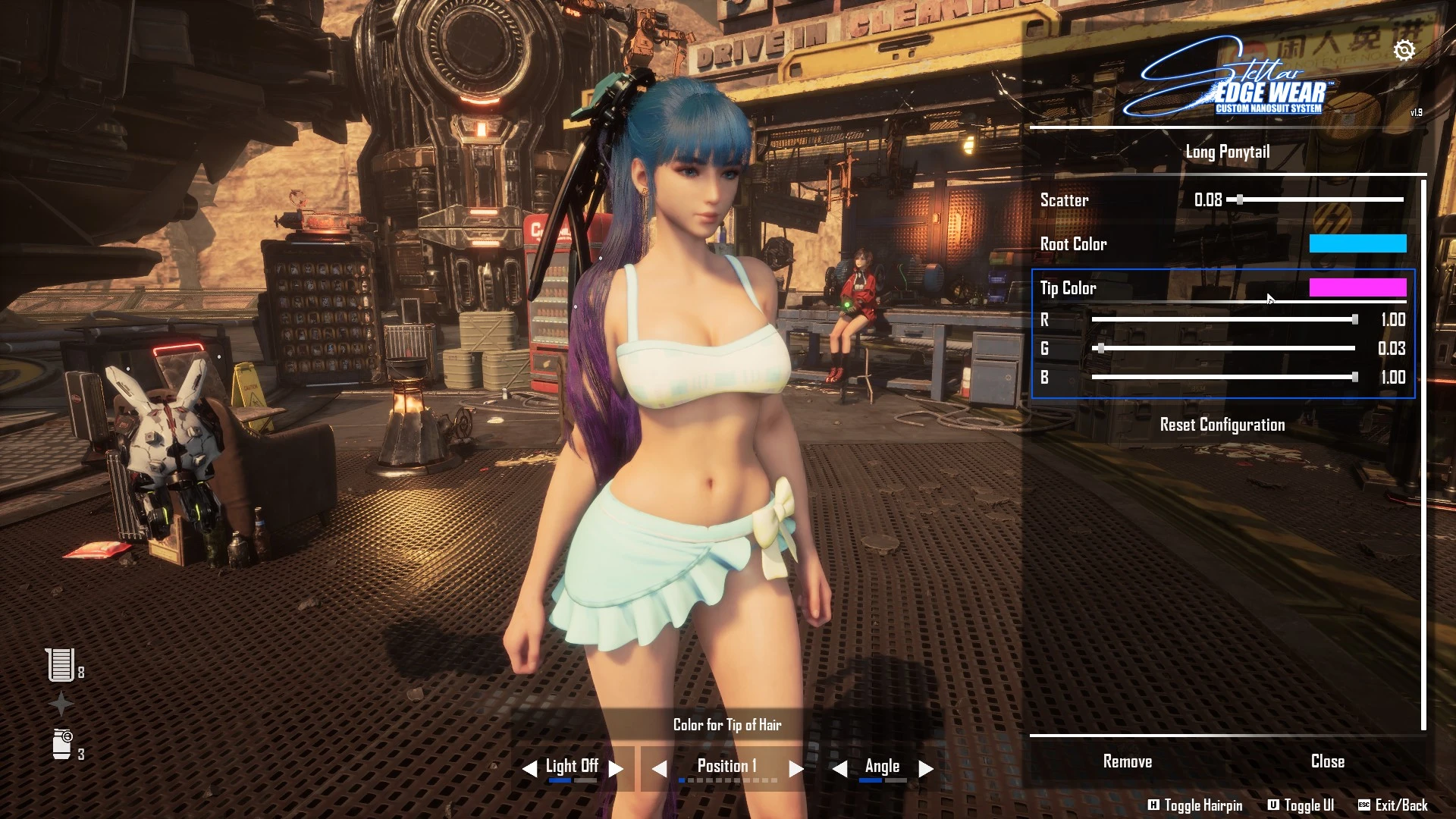Rotate Angle with the left arrow
This screenshot has width=1456, height=819.
click(x=839, y=769)
